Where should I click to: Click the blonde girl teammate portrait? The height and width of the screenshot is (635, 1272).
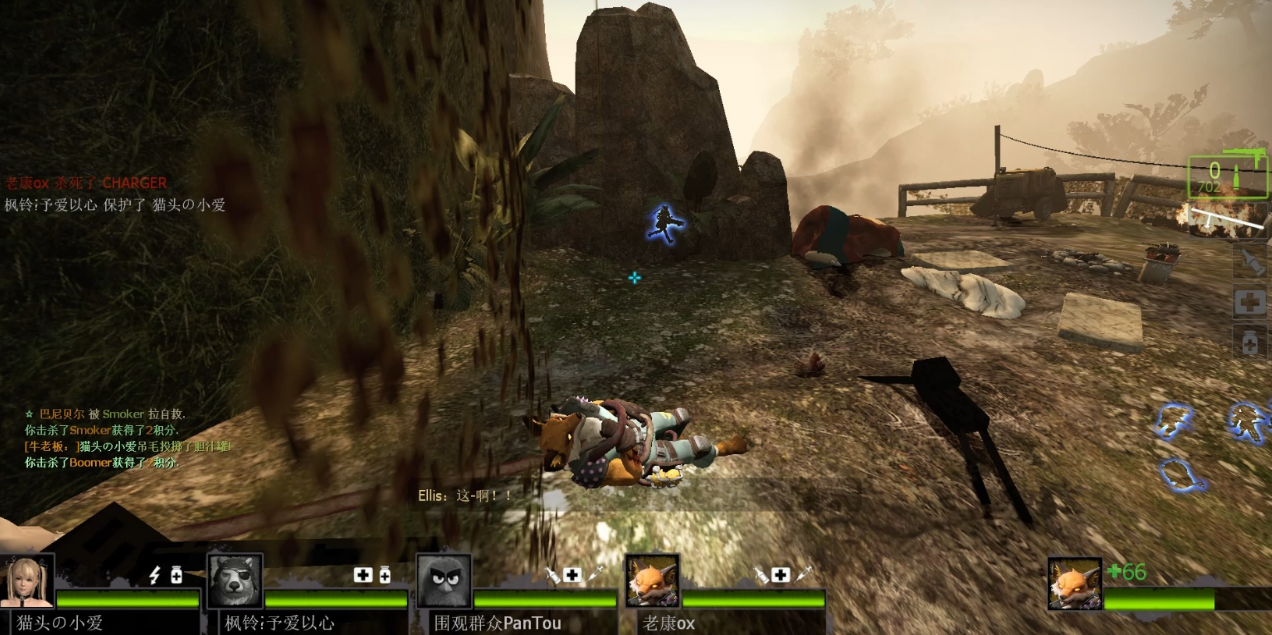point(27,581)
